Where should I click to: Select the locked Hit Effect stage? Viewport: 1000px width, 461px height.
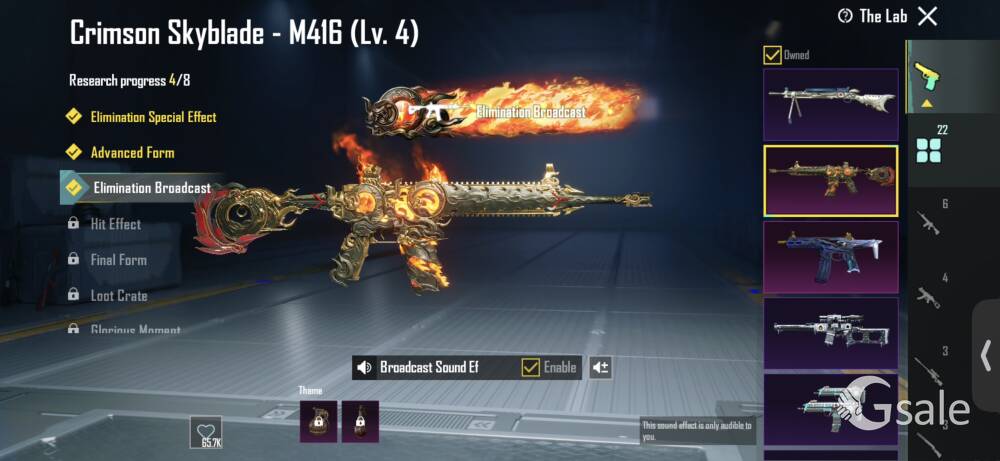pyautogui.click(x=115, y=224)
